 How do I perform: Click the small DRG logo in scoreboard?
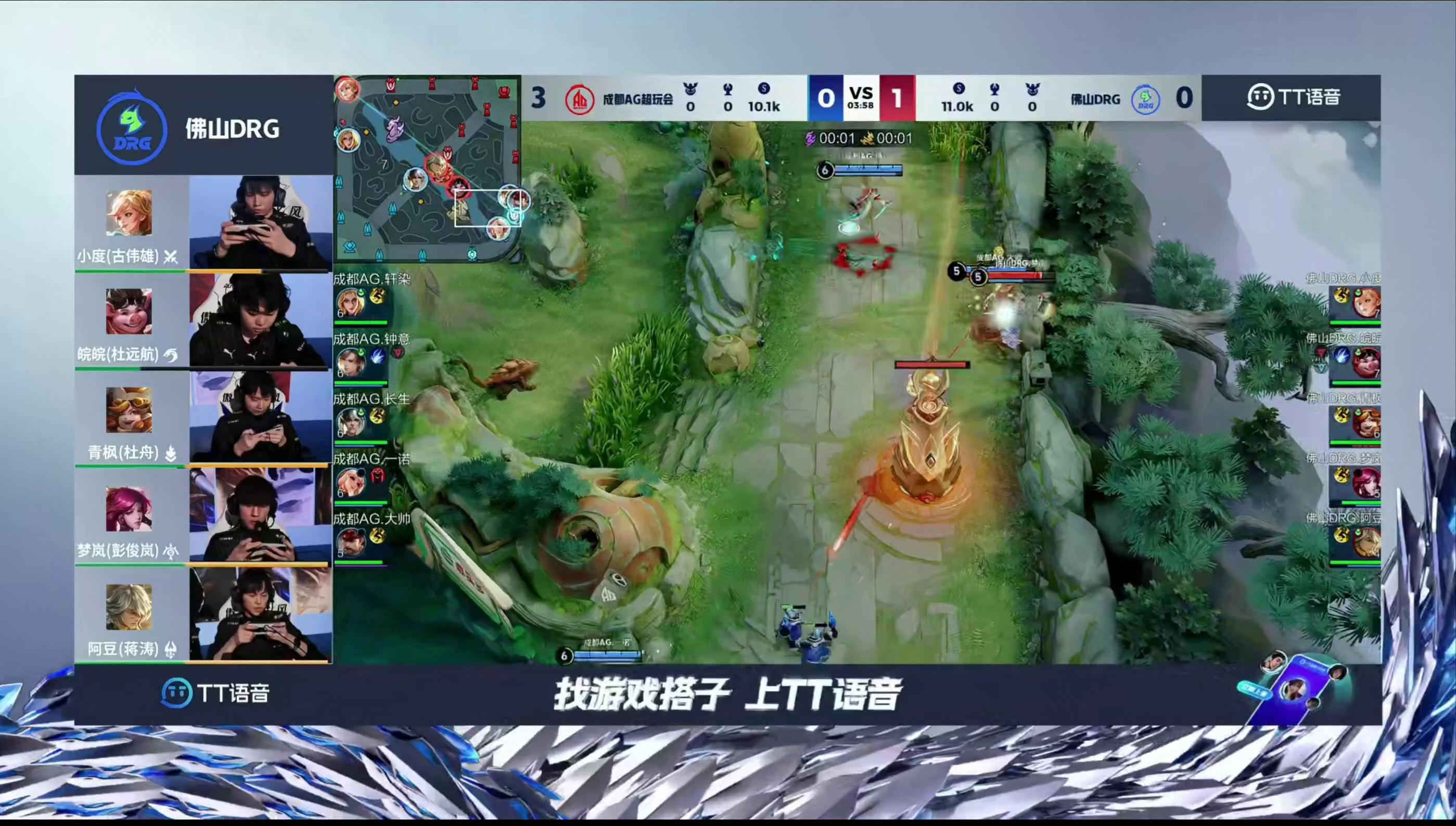click(1145, 99)
